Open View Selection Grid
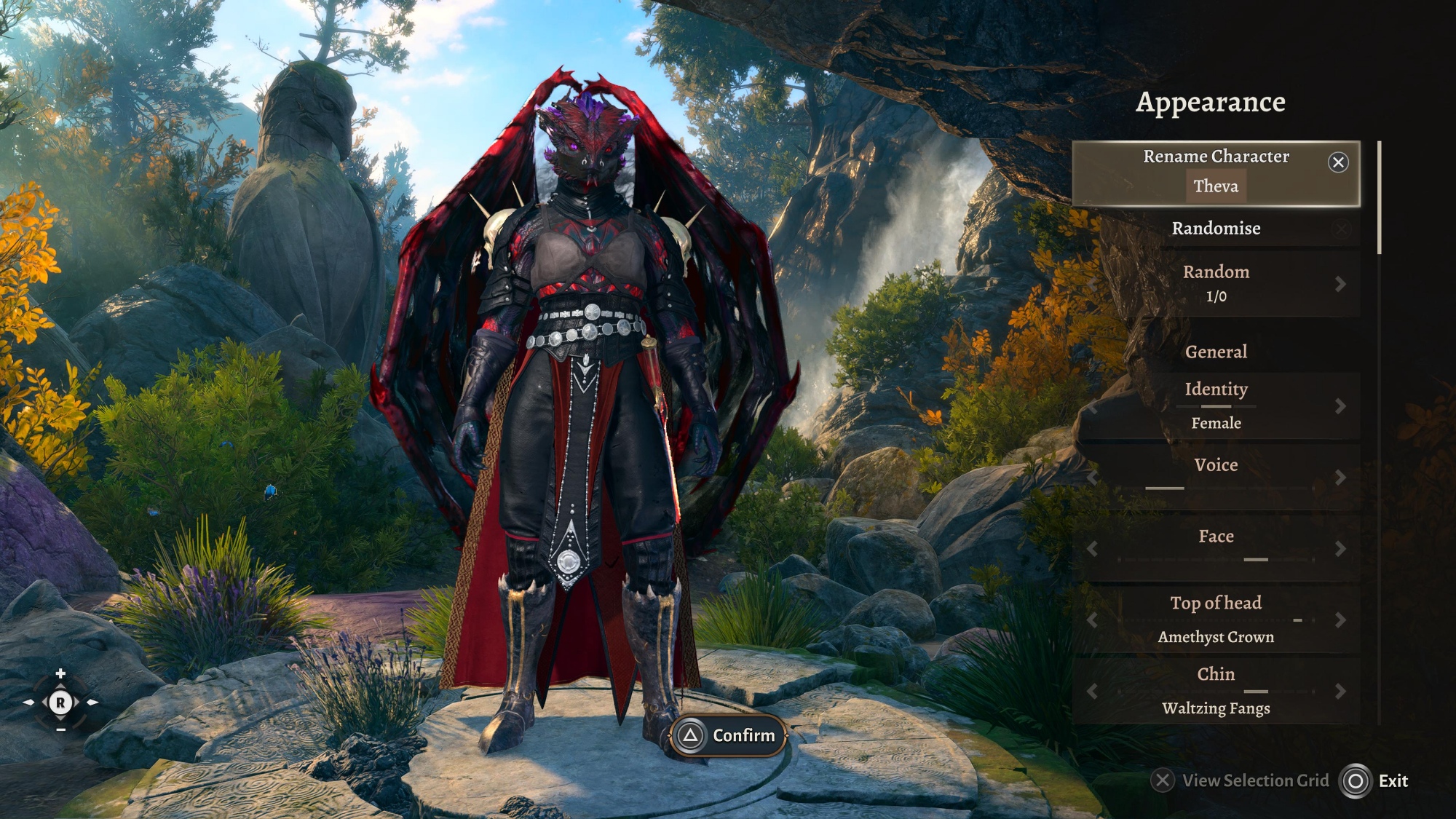Viewport: 1456px width, 819px height. 1241,781
